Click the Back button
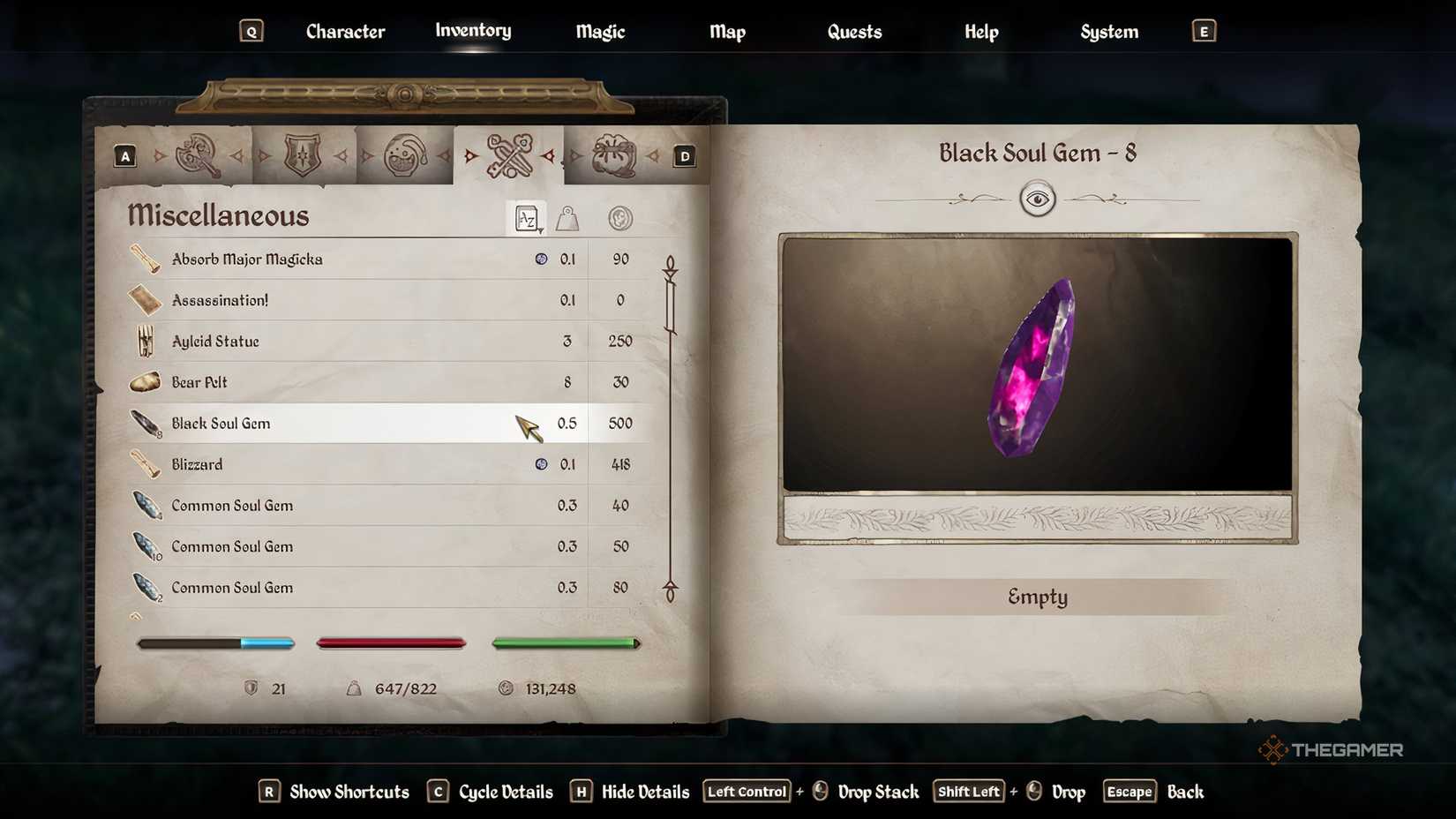Image resolution: width=1456 pixels, height=819 pixels. tap(1186, 792)
